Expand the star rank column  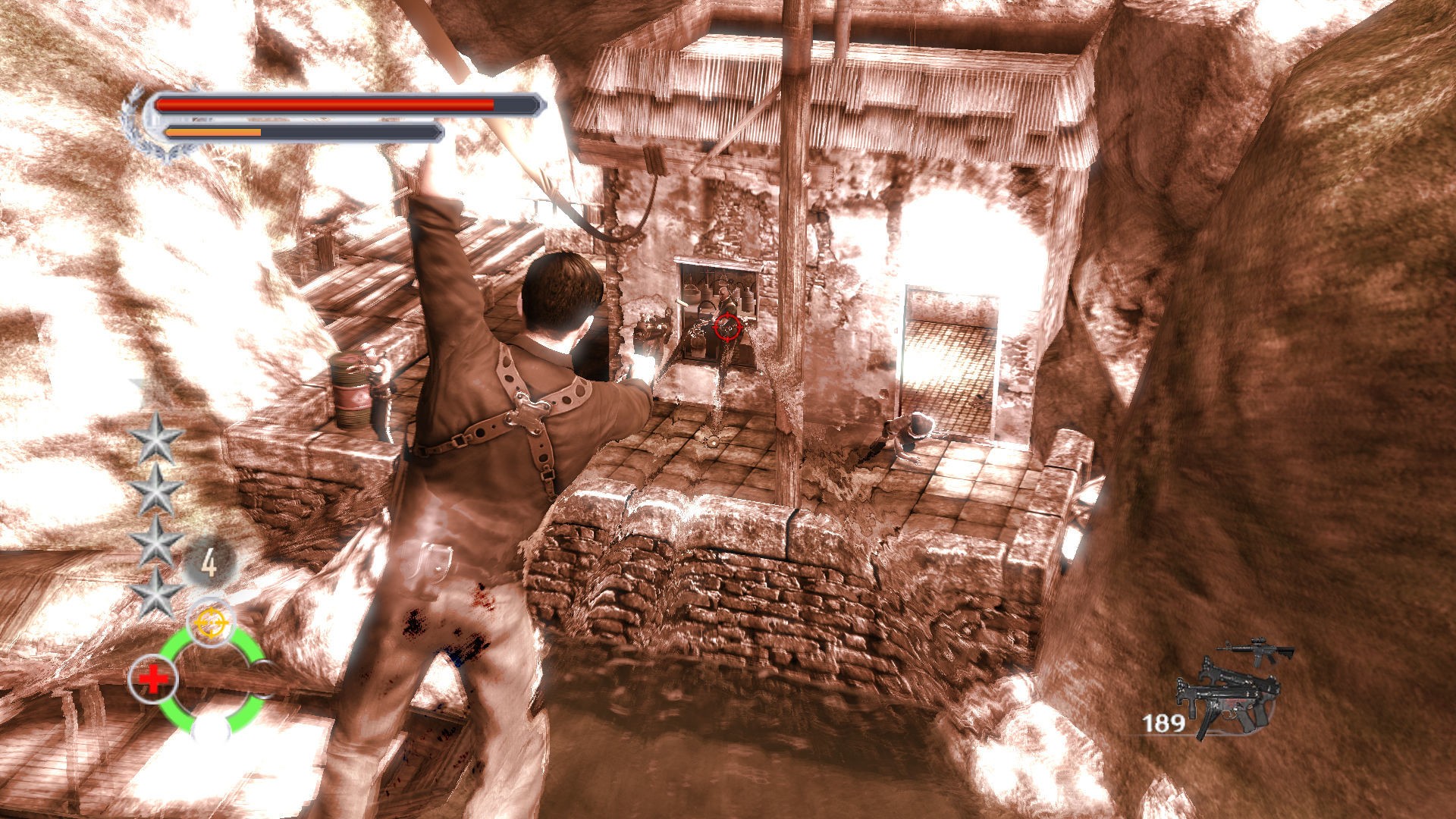pos(157,517)
